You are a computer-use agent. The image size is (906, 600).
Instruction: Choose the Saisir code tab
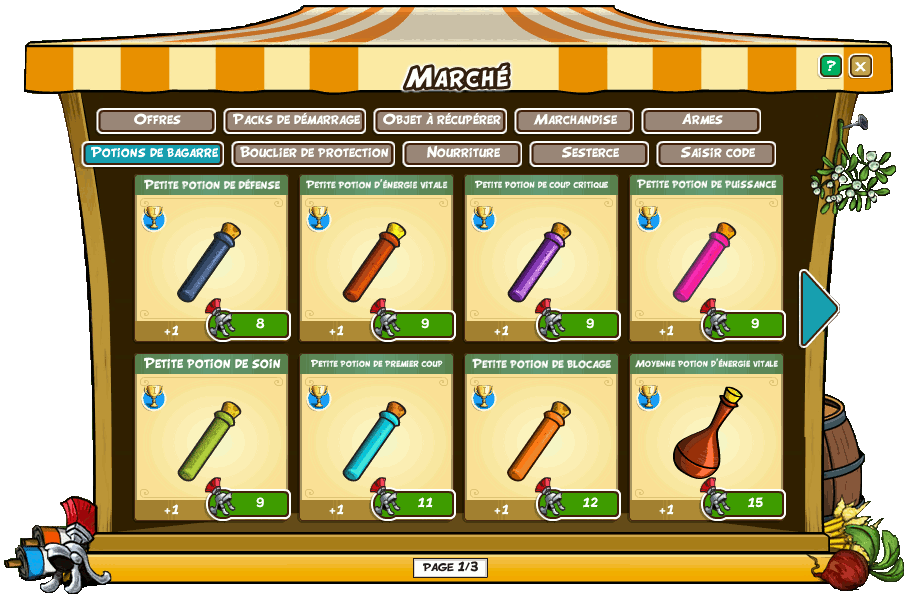717,153
